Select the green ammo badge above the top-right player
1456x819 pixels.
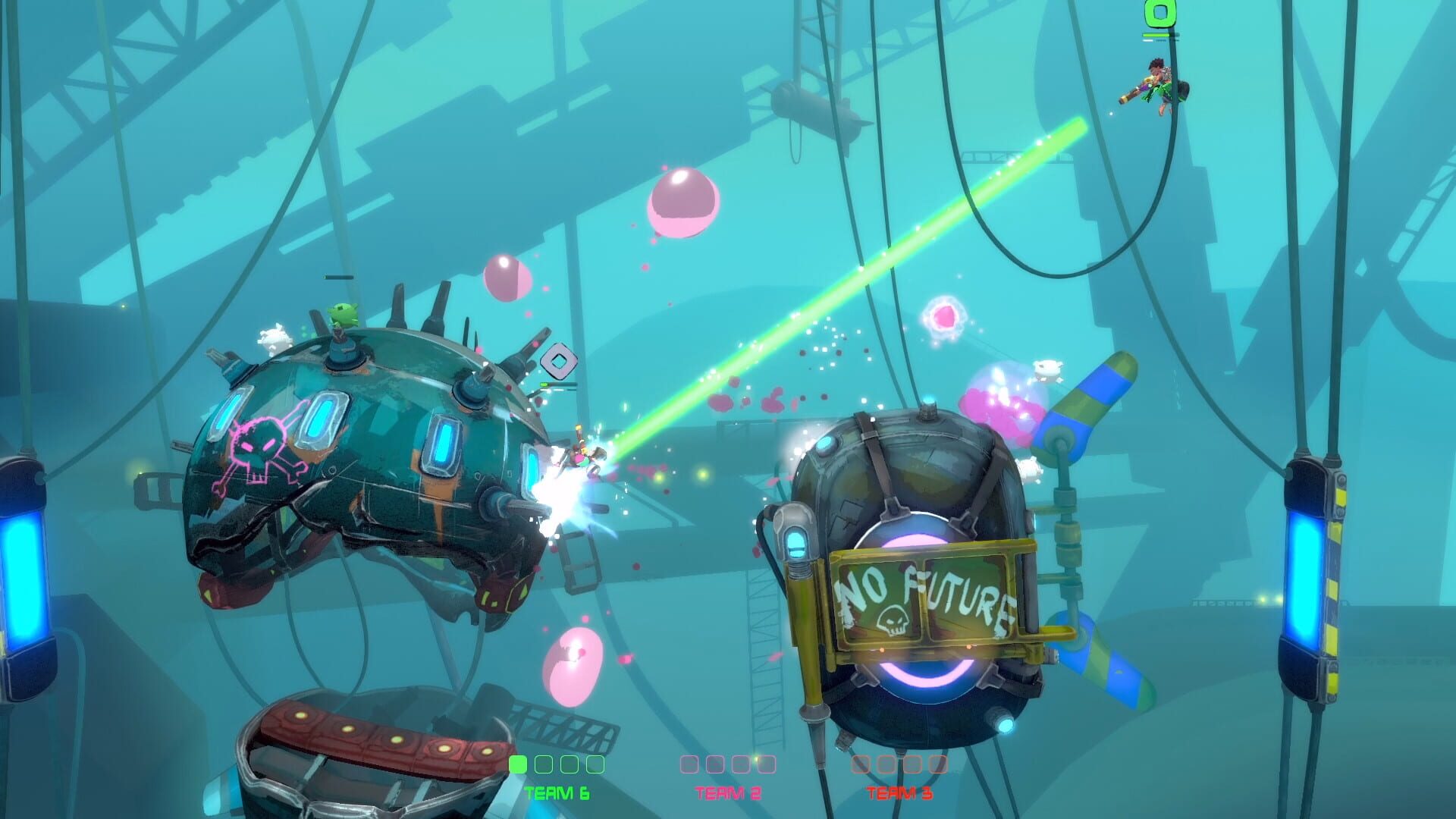1159,14
